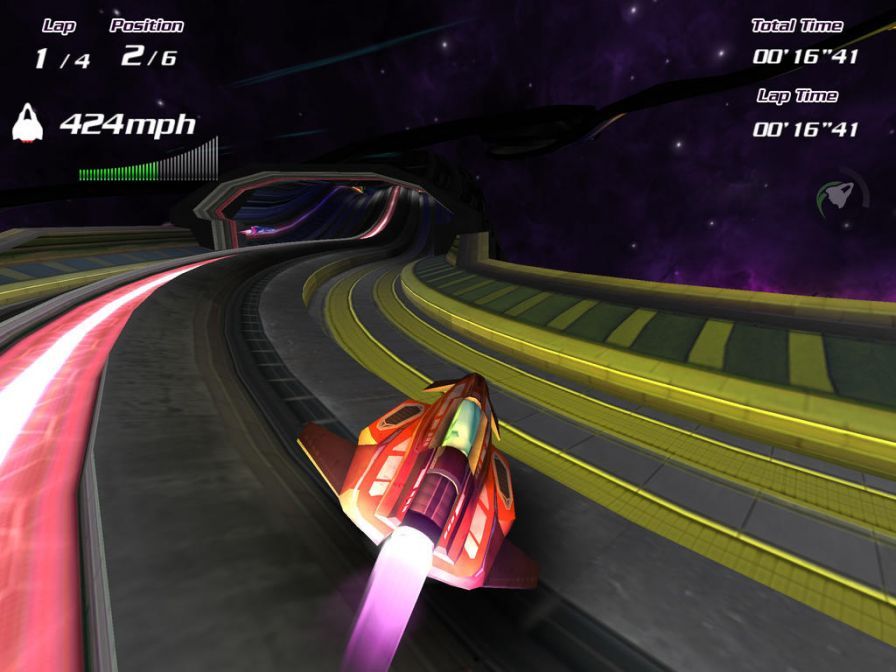Activate the ship boost icon
This screenshot has width=896, height=672.
pyautogui.click(x=838, y=192)
